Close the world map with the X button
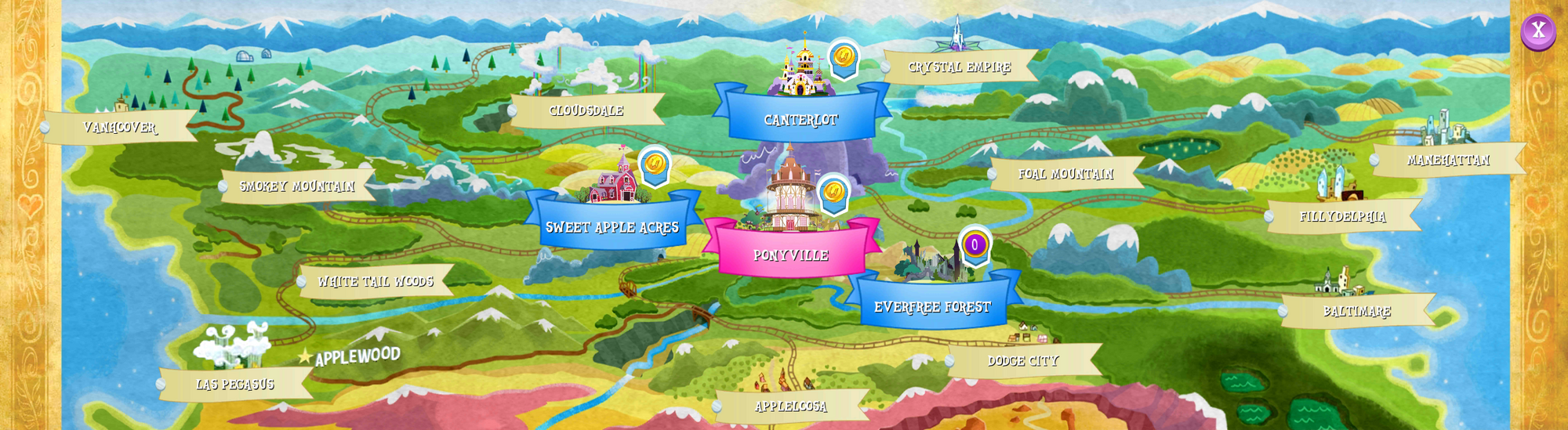 click(1537, 31)
